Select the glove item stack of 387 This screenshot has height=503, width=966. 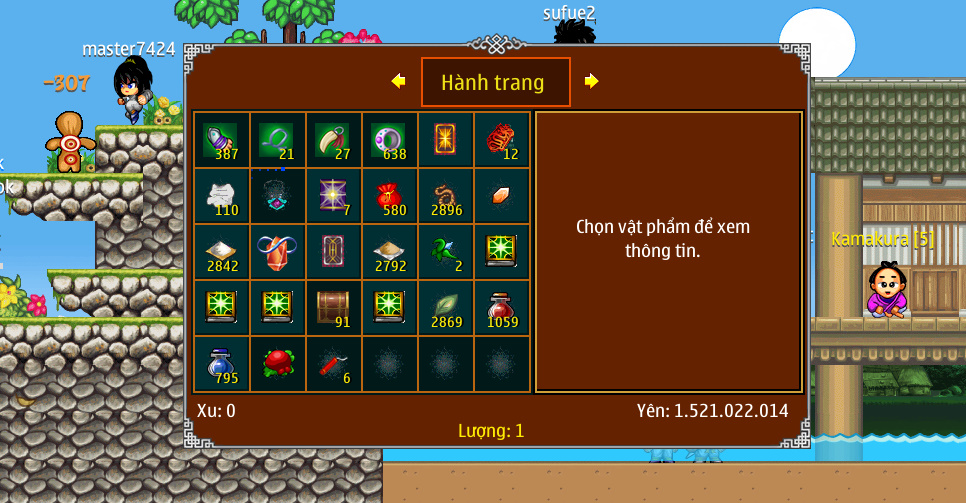tap(221, 139)
